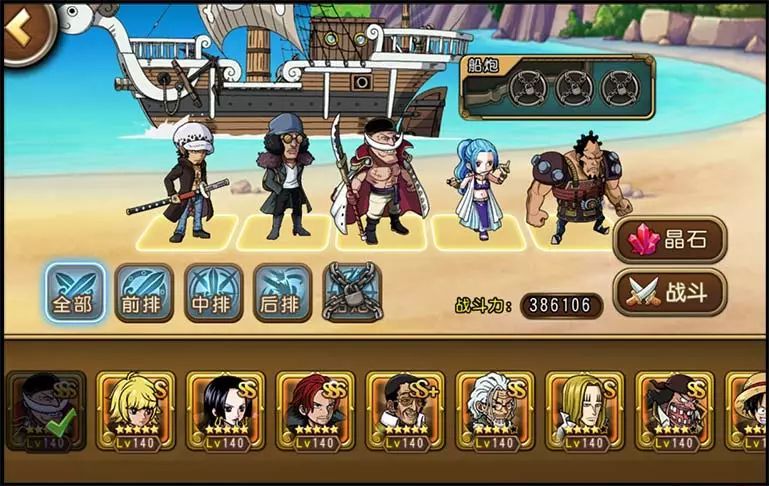This screenshot has height=486, width=769.
Task: Switch to the 前排 front row filter
Action: [144, 292]
